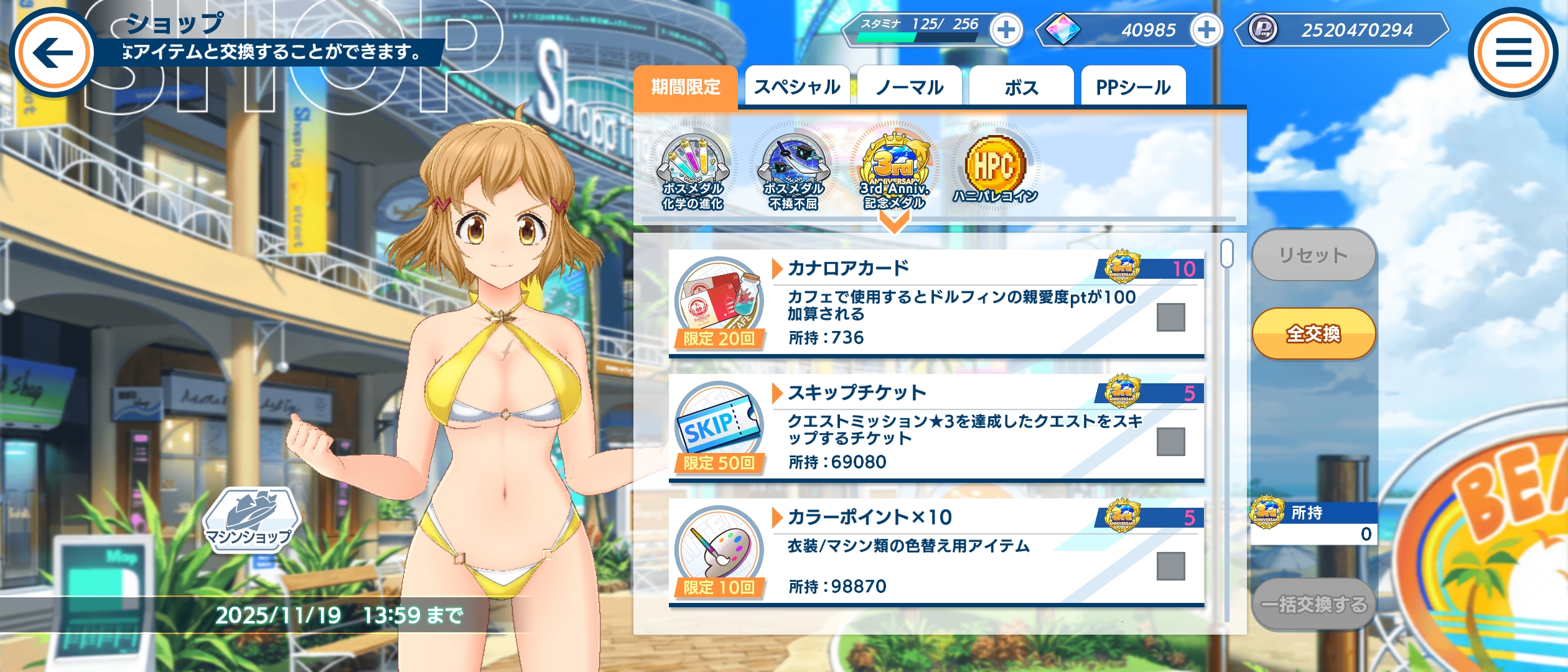The height and width of the screenshot is (672, 1568).
Task: Choose the ボスメダル 化学の進化 currency
Action: pos(693,171)
